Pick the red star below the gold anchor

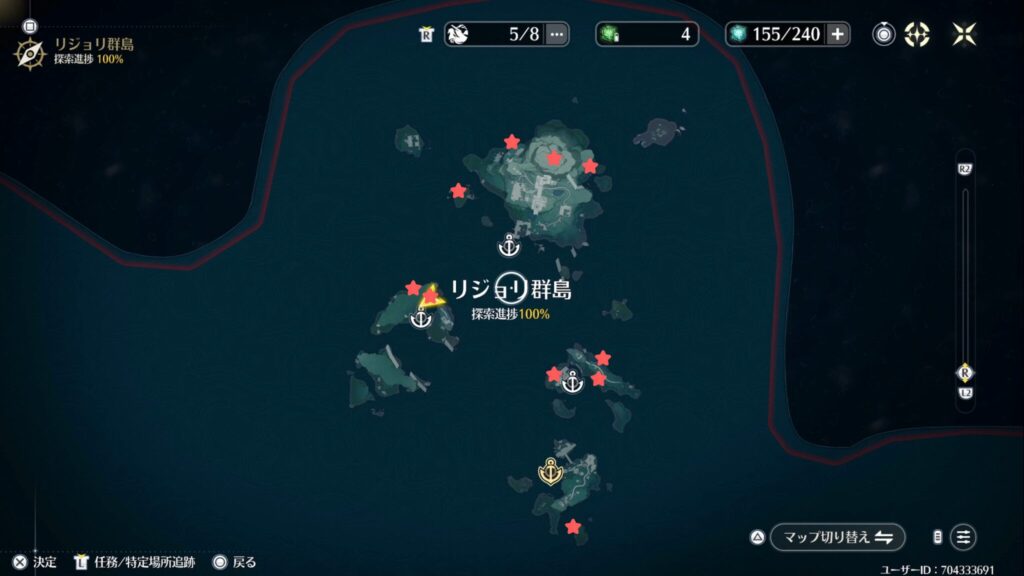pyautogui.click(x=572, y=526)
